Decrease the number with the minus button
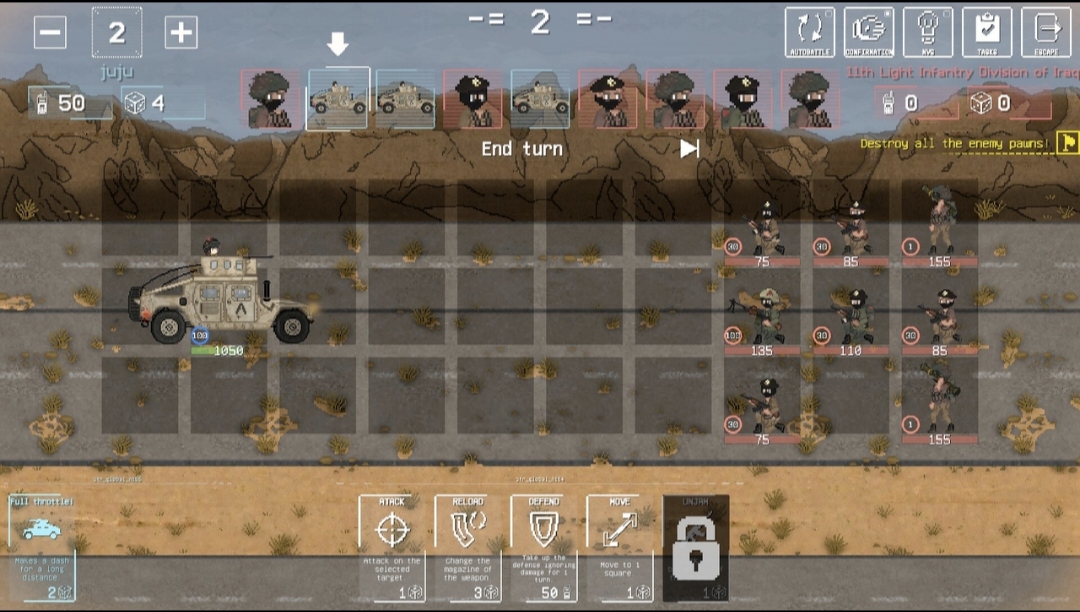Image resolution: width=1080 pixels, height=612 pixels. click(50, 32)
